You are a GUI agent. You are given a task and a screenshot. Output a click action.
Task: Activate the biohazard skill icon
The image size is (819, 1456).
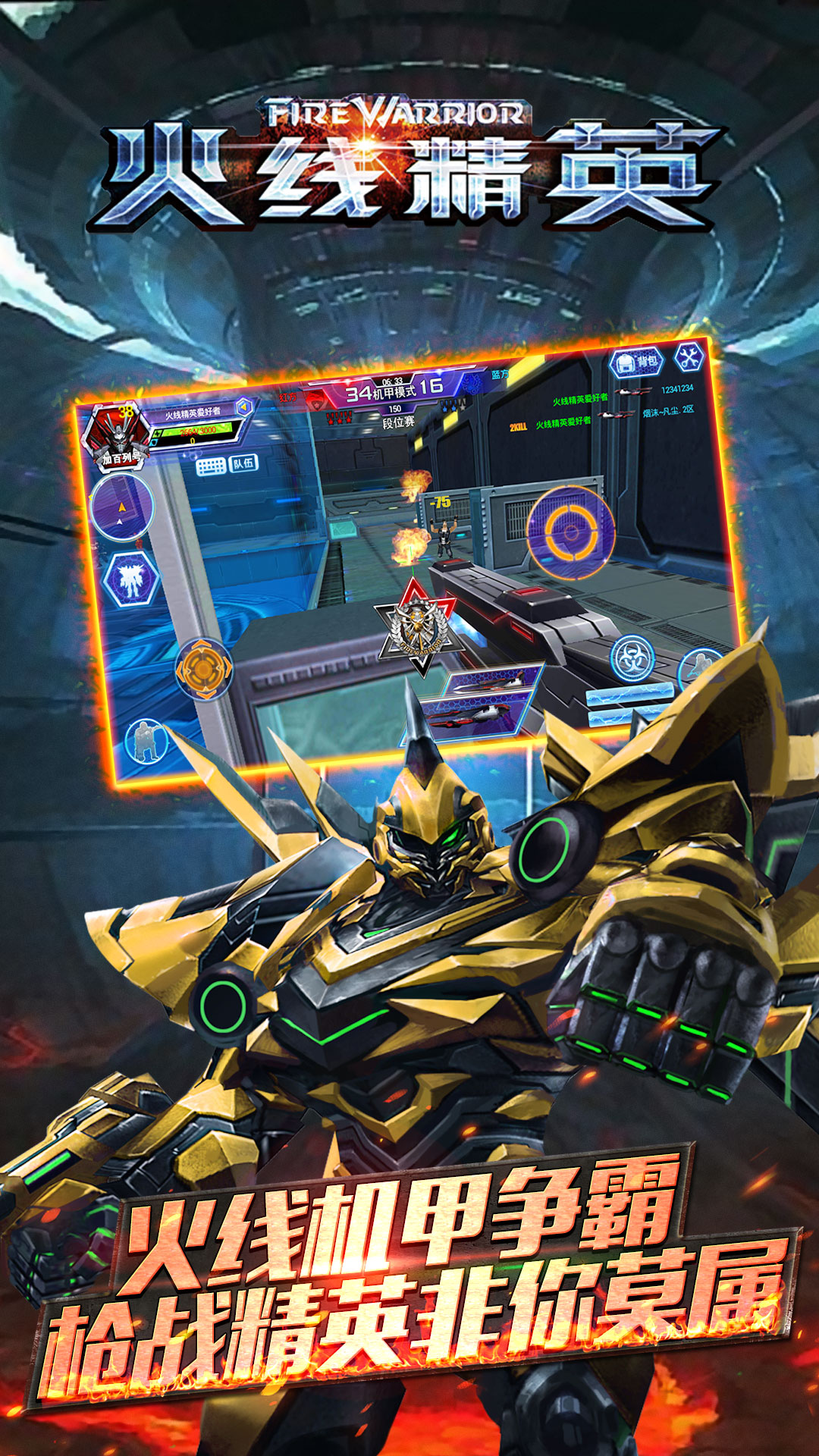631,658
